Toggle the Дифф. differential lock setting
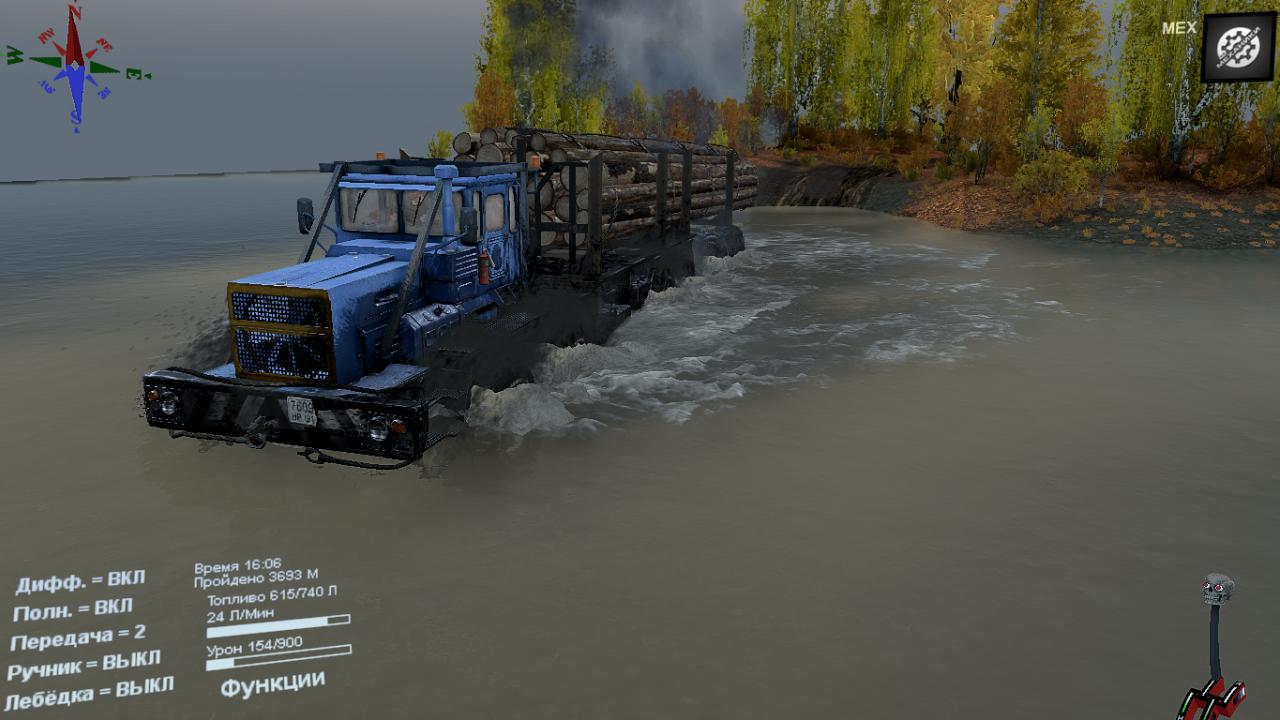The image size is (1280, 720). (x=80, y=582)
